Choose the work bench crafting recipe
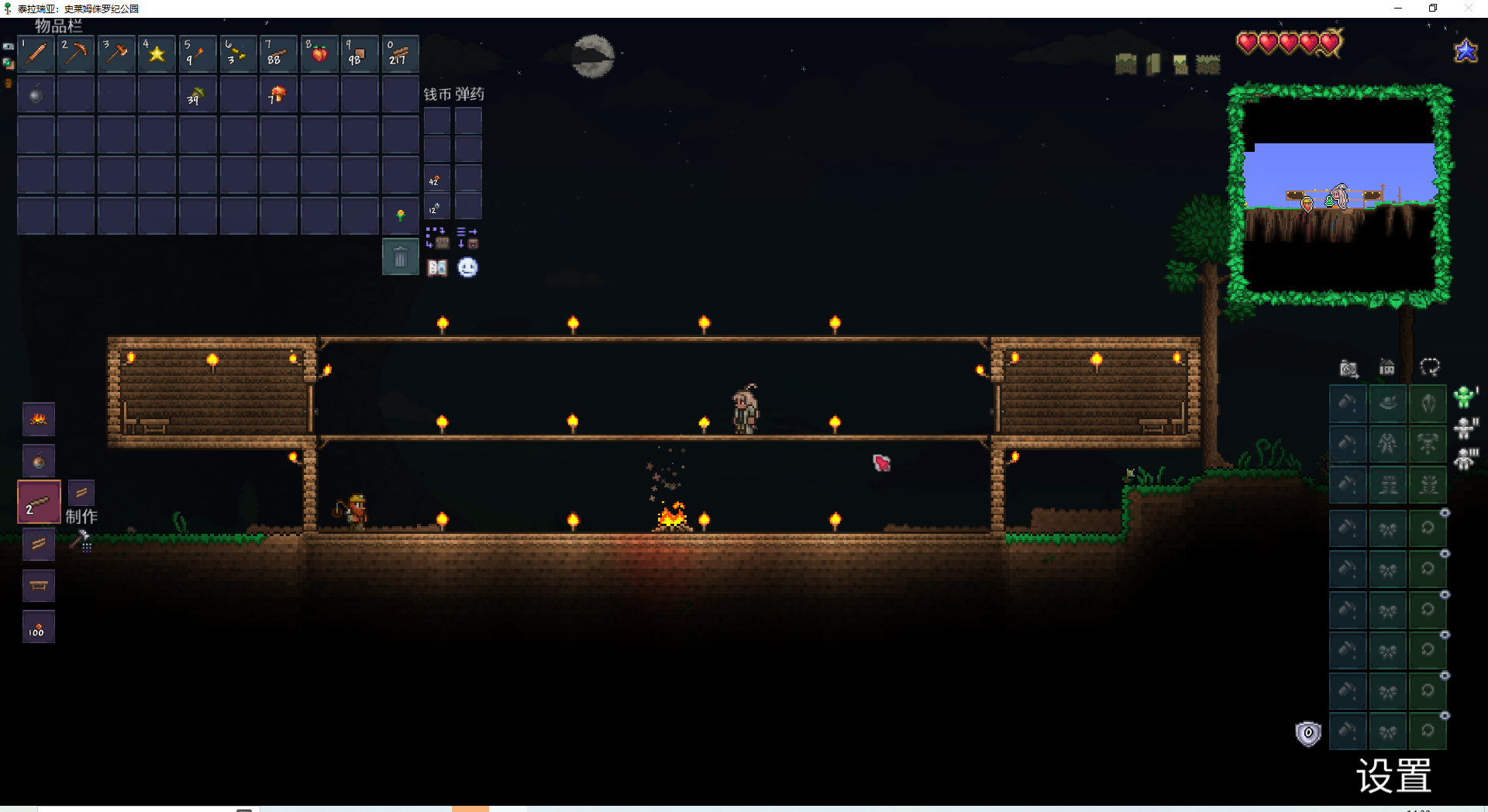The width and height of the screenshot is (1488, 812). click(39, 586)
